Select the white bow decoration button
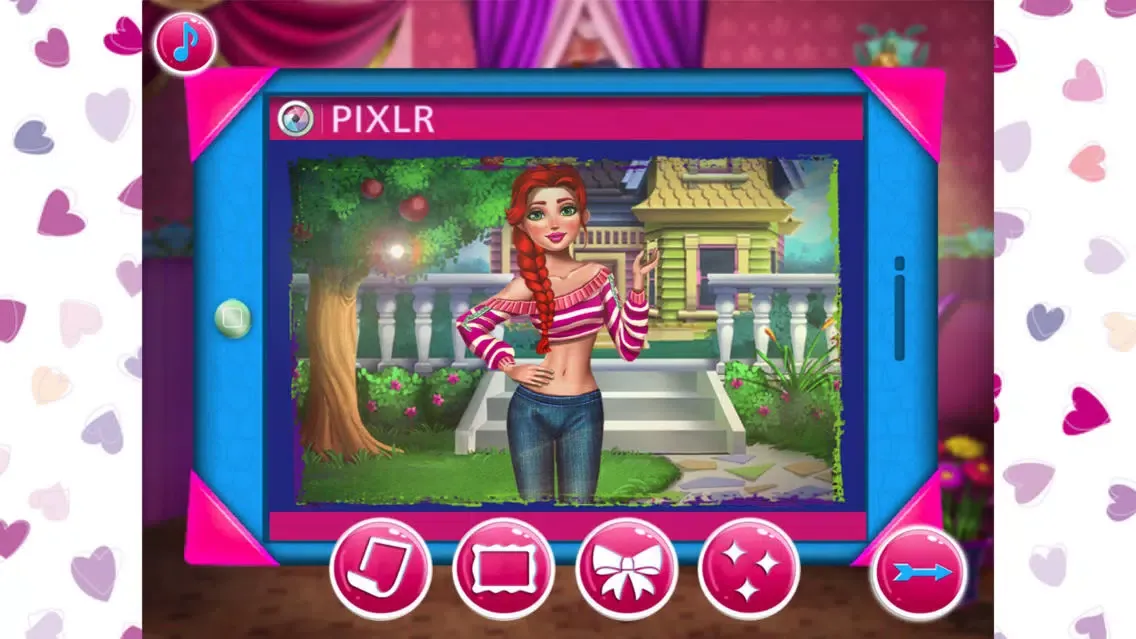Viewport: 1136px width, 639px height. (627, 570)
